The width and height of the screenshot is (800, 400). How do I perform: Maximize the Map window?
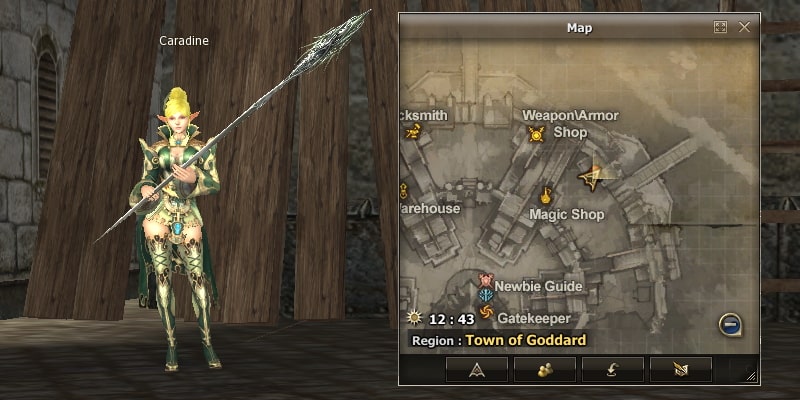[720, 28]
